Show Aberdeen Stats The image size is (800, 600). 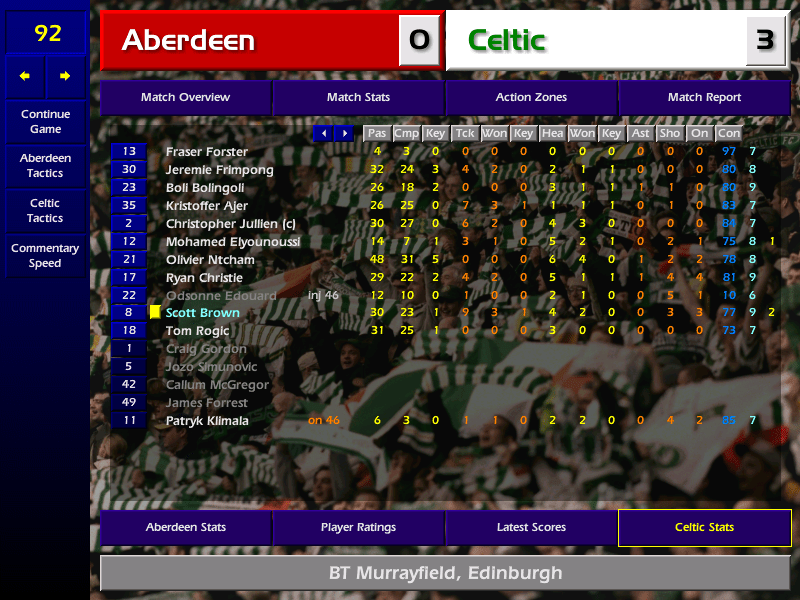tap(185, 527)
